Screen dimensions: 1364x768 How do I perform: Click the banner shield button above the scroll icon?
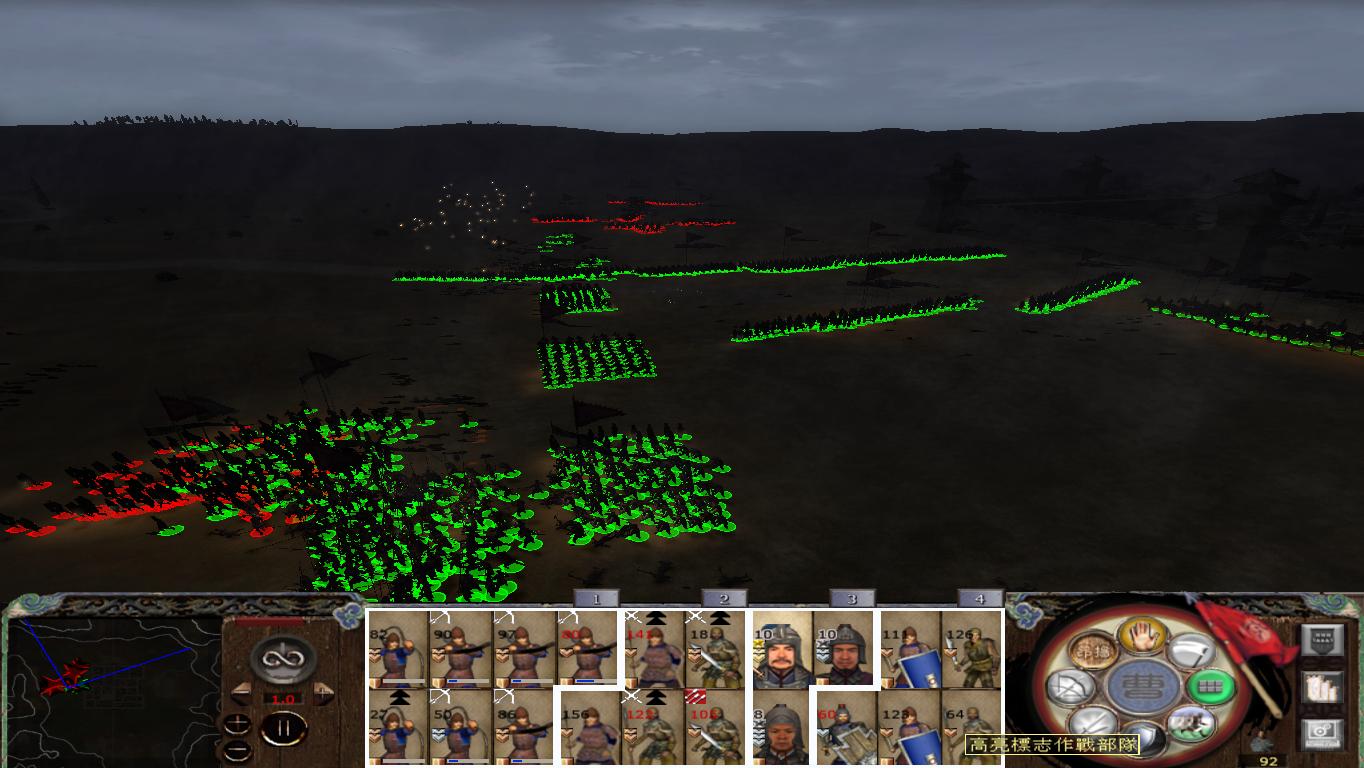pyautogui.click(x=1322, y=638)
